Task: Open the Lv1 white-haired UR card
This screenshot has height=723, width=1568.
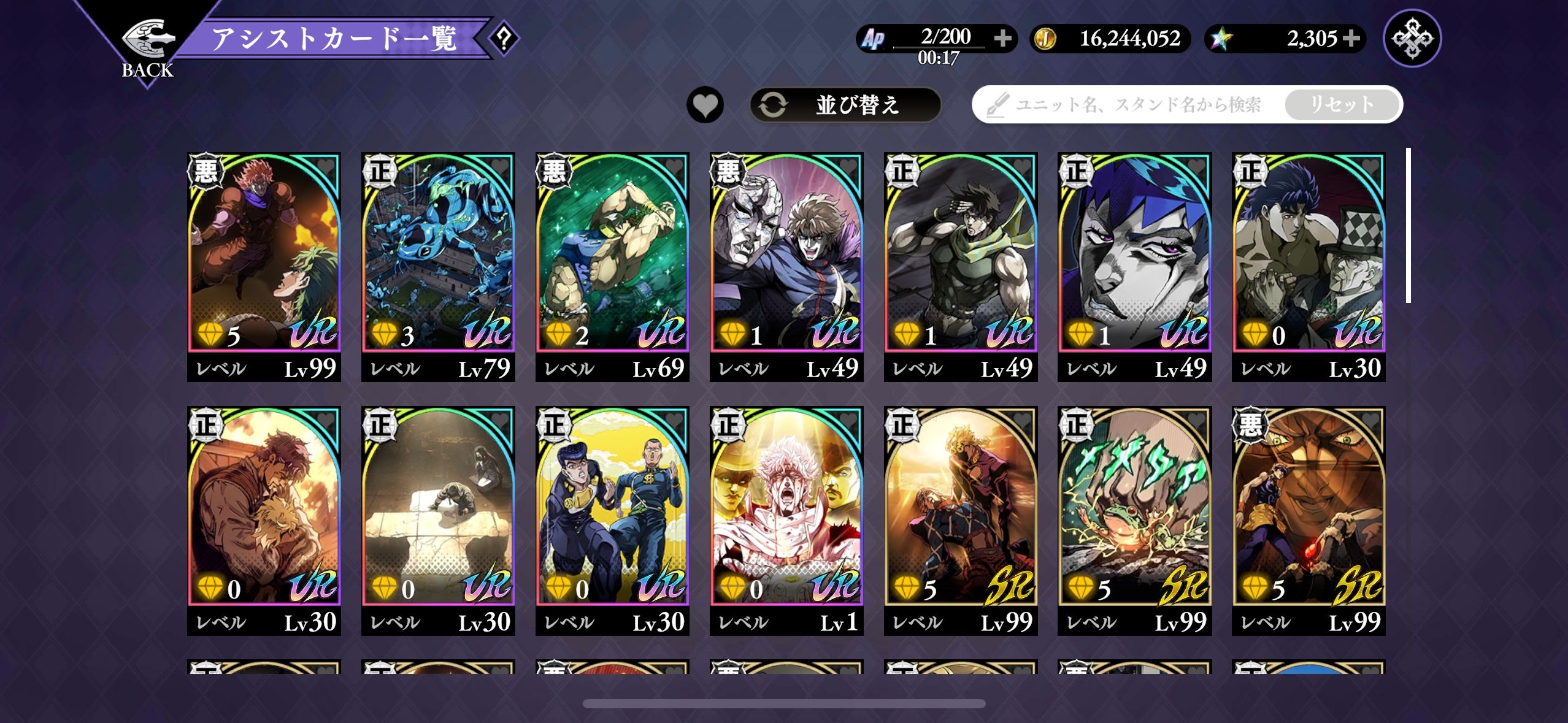Action: tap(786, 511)
